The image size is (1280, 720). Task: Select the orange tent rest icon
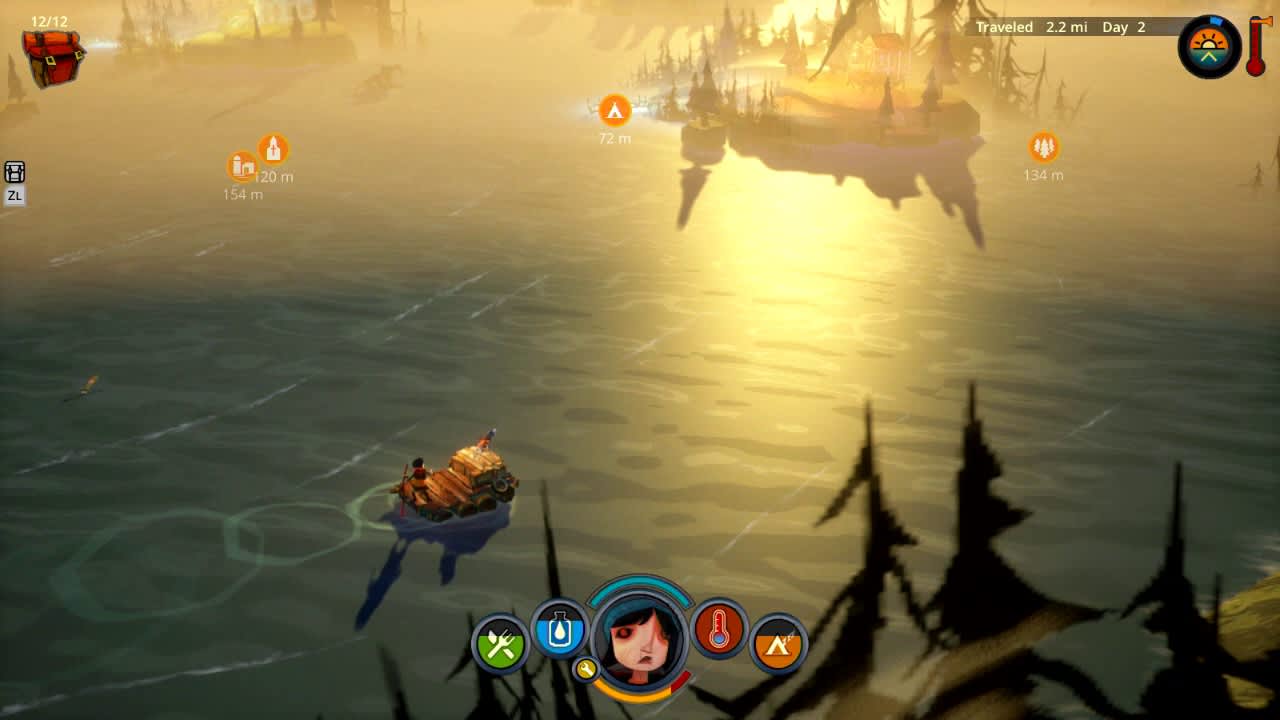pyautogui.click(x=778, y=645)
